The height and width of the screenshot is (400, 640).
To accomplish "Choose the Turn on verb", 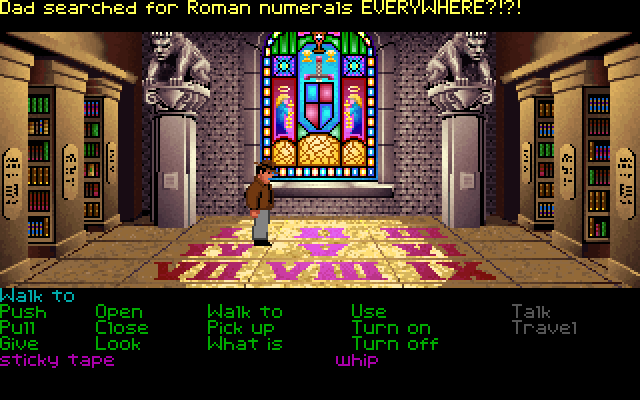I will 390,328.
